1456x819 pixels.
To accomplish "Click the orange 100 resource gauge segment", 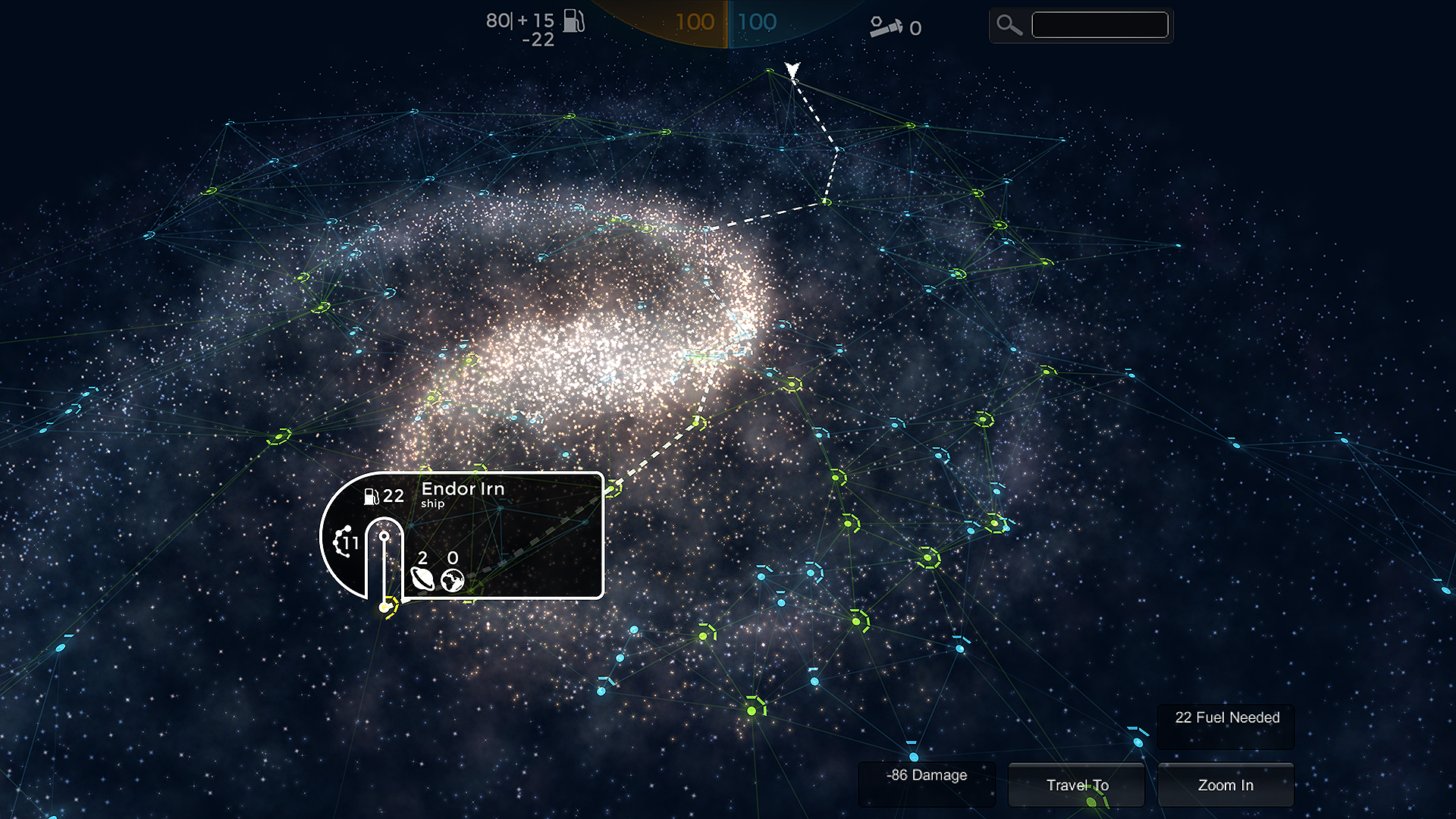I will (698, 22).
